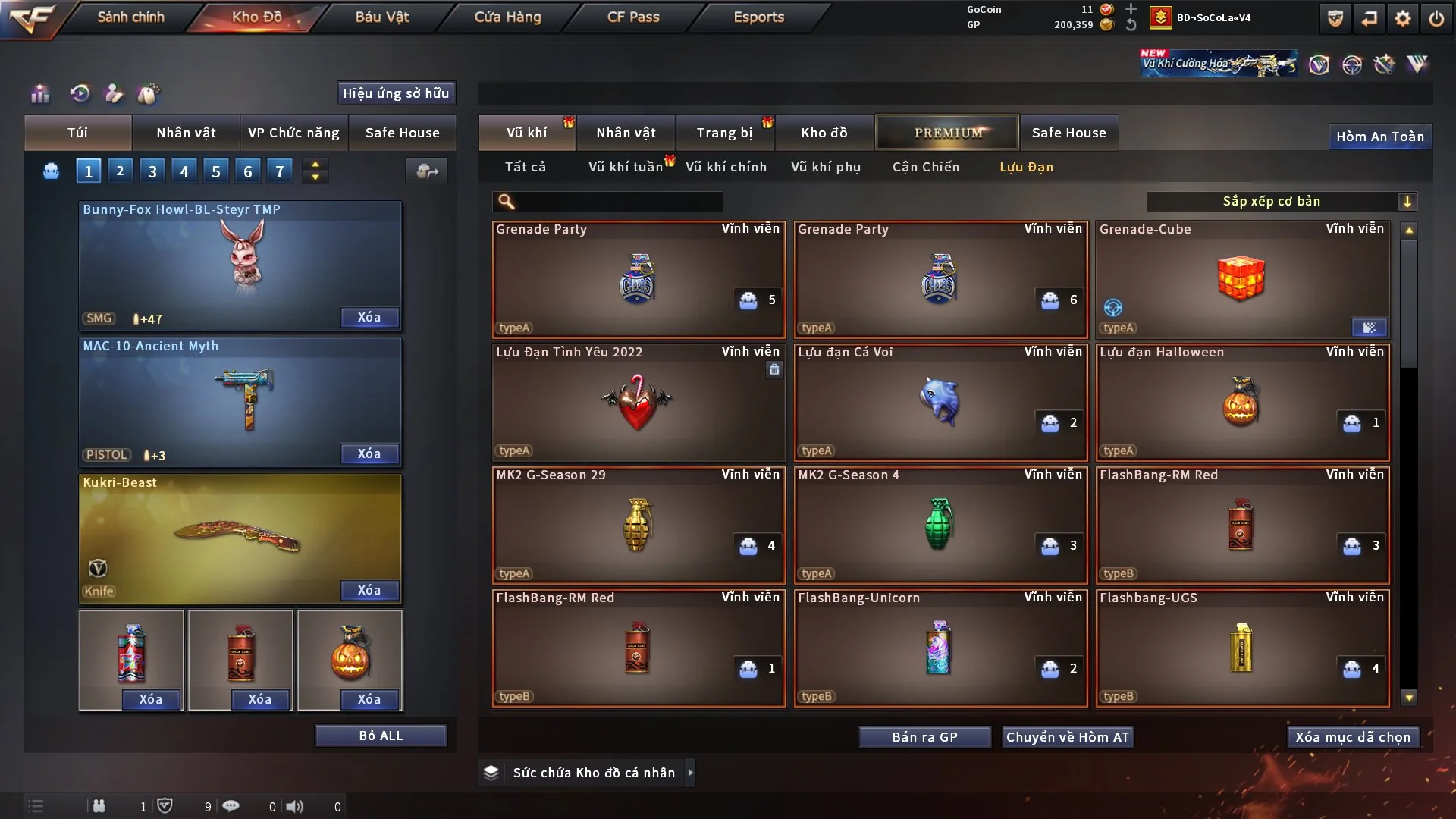Go to Sảnh chính lobby
This screenshot has height=819, width=1456.
point(130,17)
